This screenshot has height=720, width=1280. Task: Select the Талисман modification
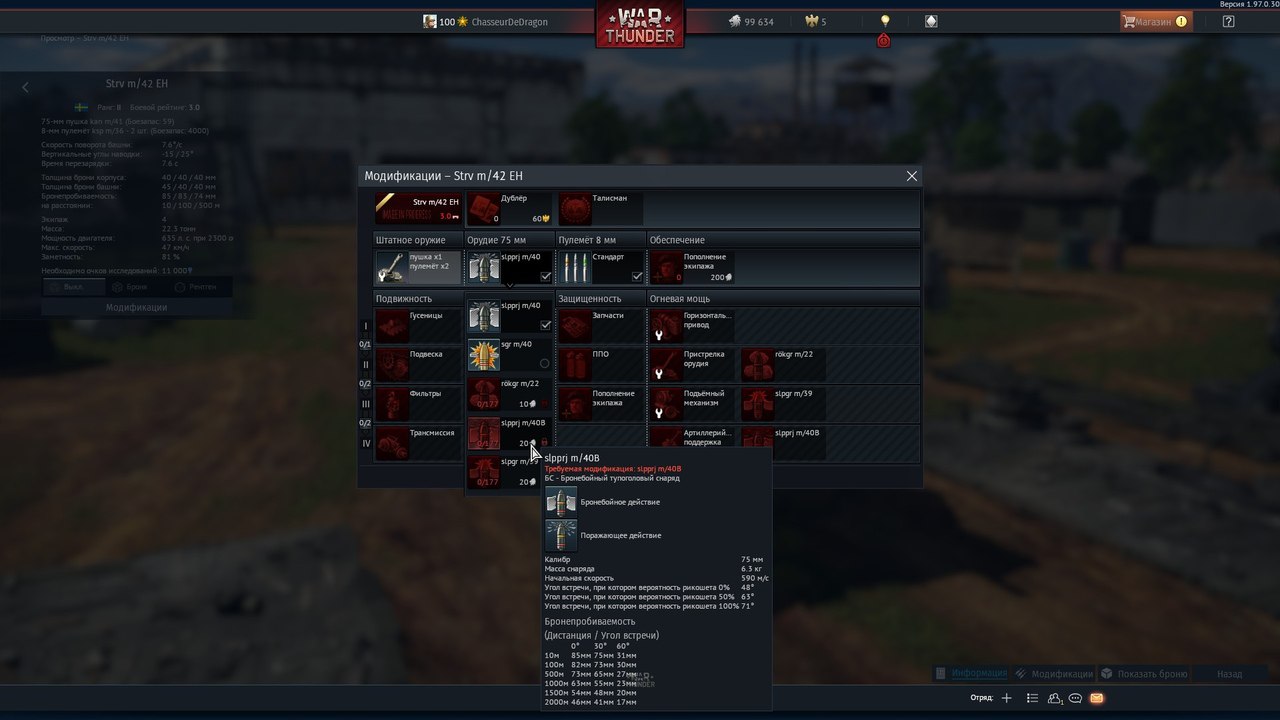(601, 209)
